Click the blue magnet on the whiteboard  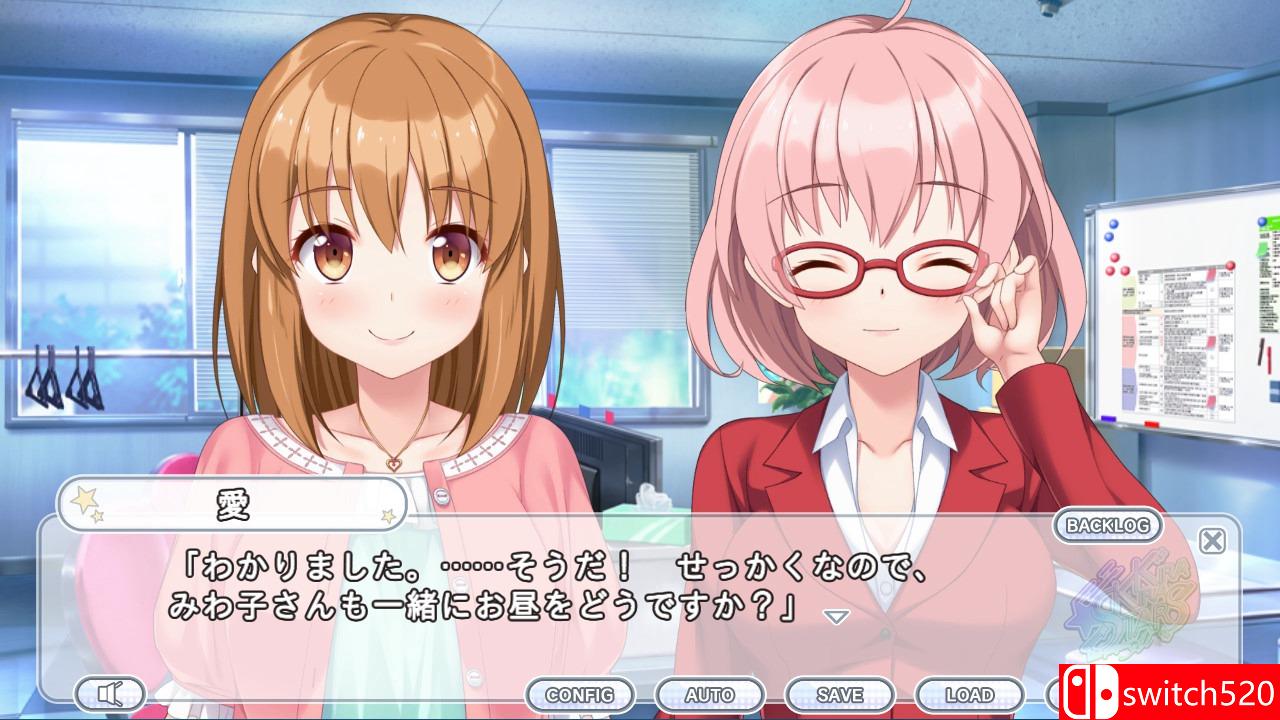[1113, 224]
